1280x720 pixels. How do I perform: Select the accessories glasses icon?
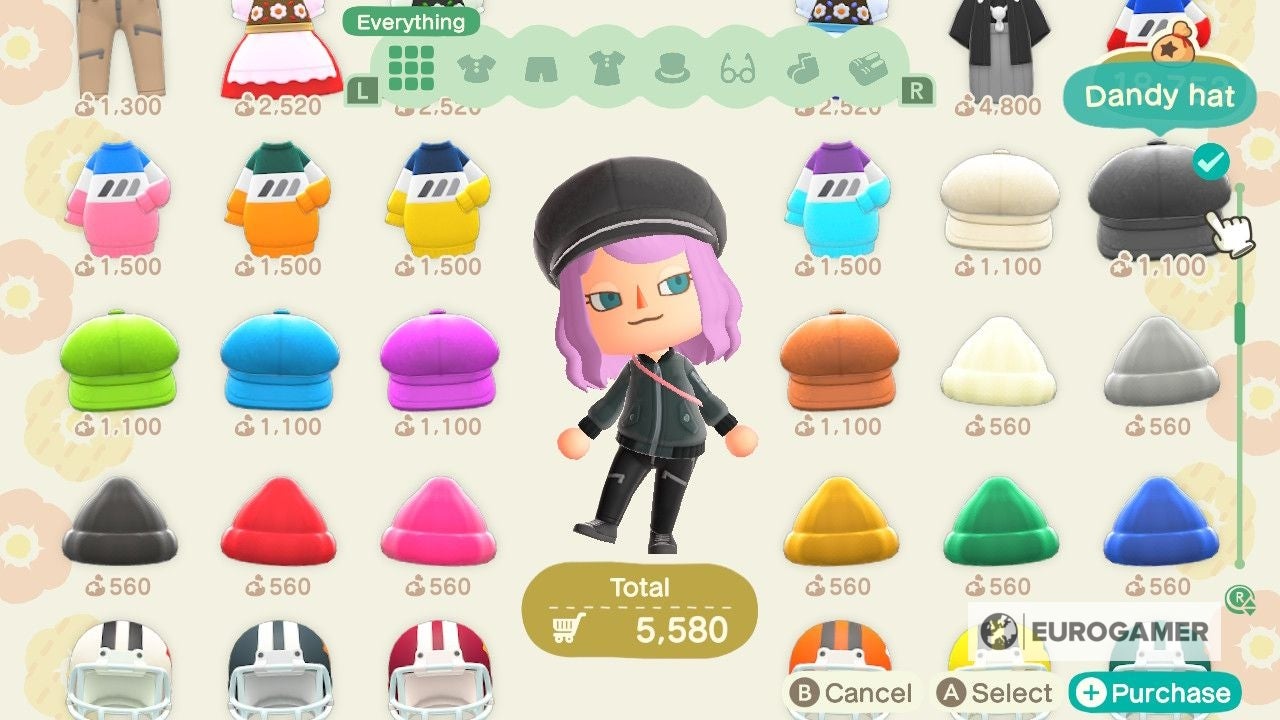(738, 68)
